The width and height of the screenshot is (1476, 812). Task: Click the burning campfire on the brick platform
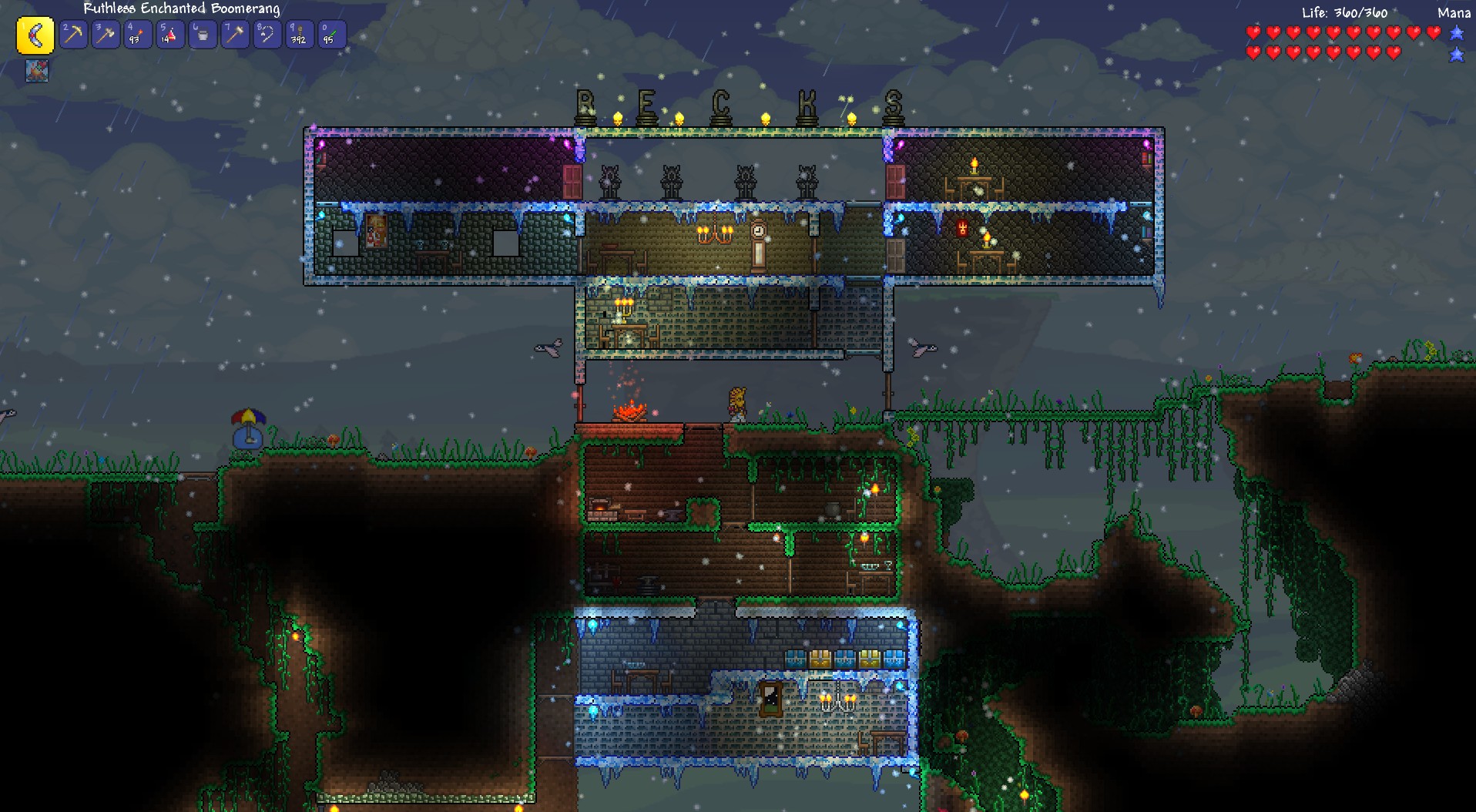[x=629, y=414]
